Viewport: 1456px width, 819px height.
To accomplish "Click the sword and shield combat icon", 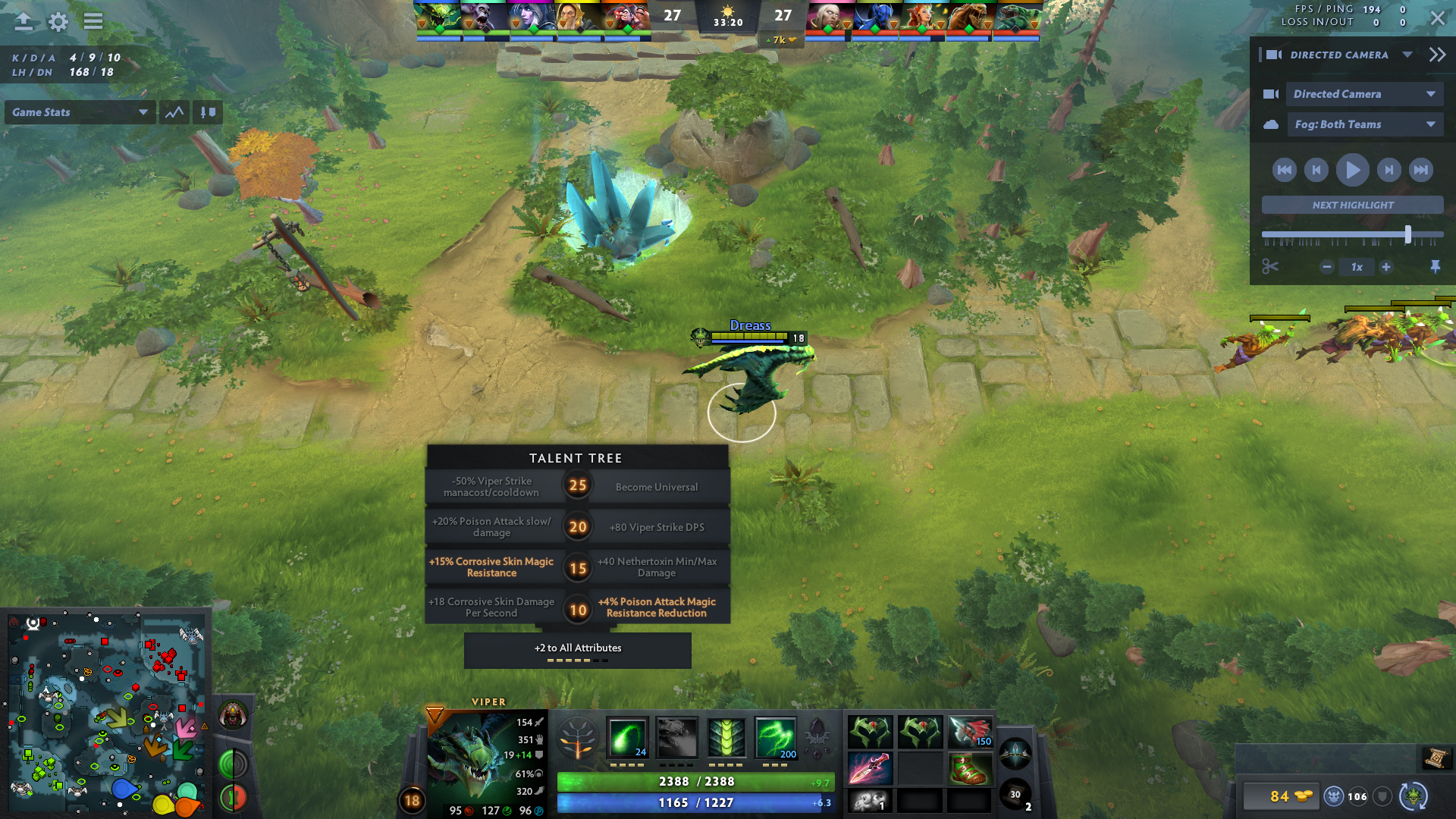I will [207, 111].
